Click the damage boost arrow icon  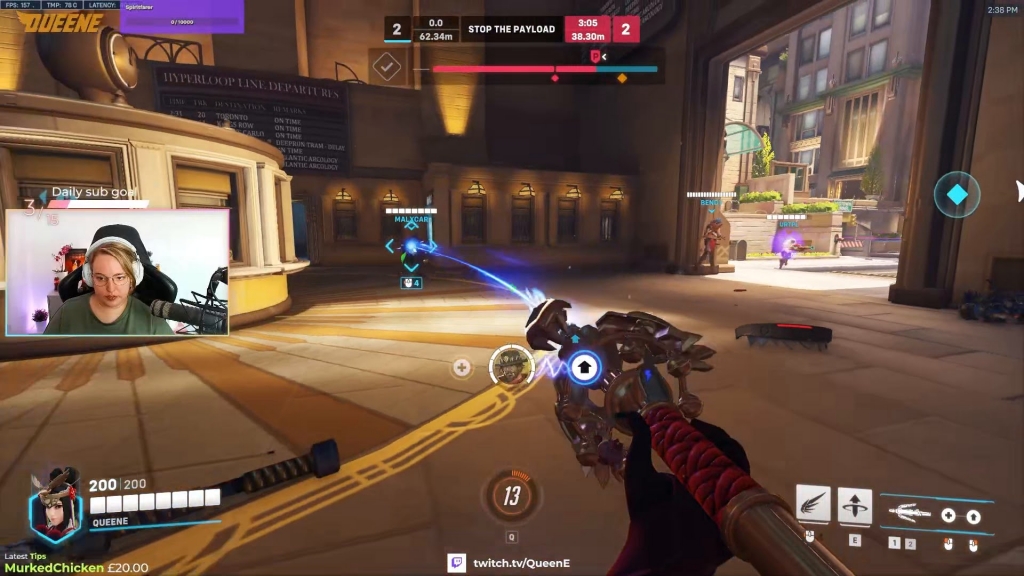pyautogui.click(x=973, y=517)
